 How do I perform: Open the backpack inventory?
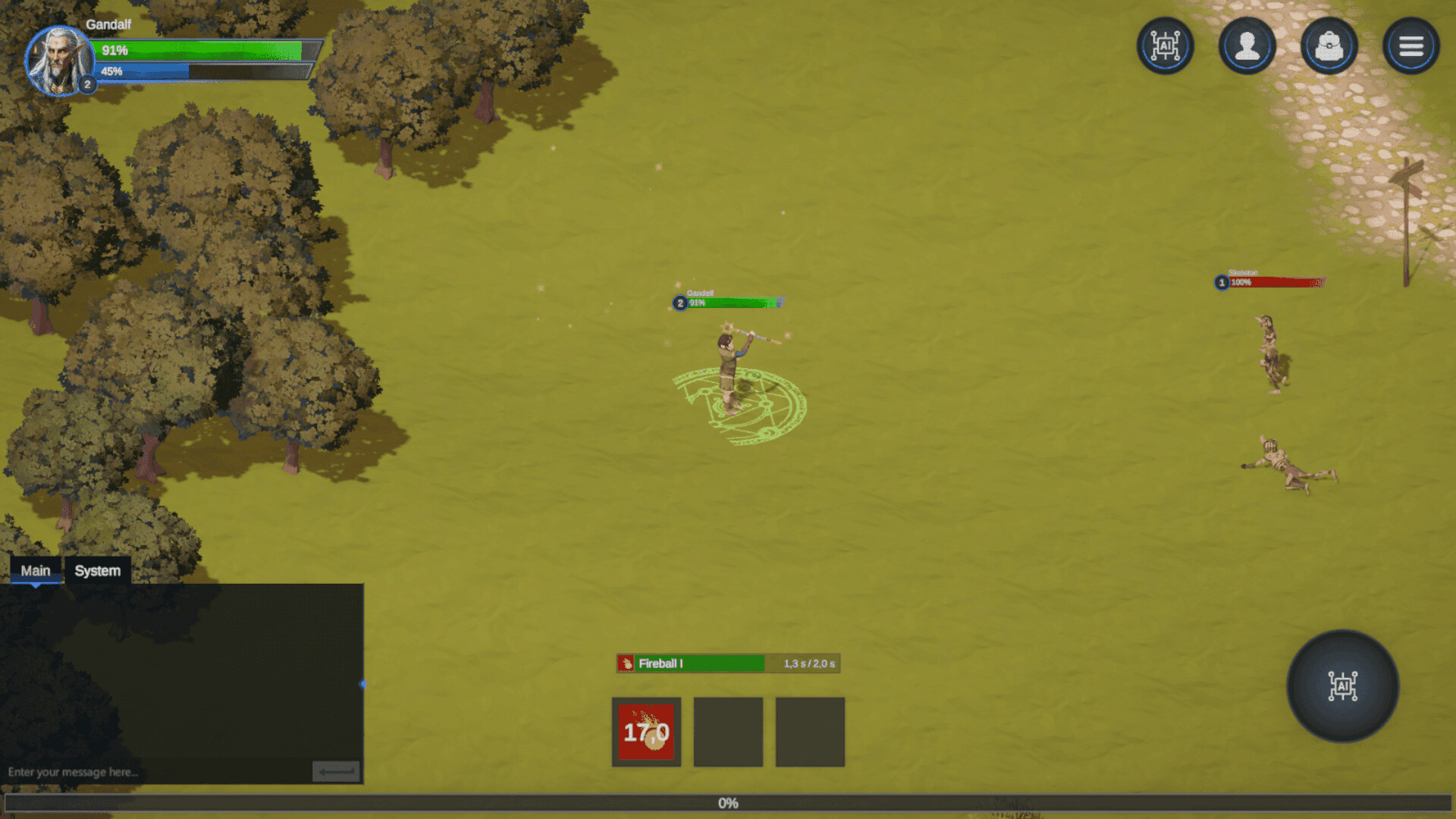pos(1329,45)
